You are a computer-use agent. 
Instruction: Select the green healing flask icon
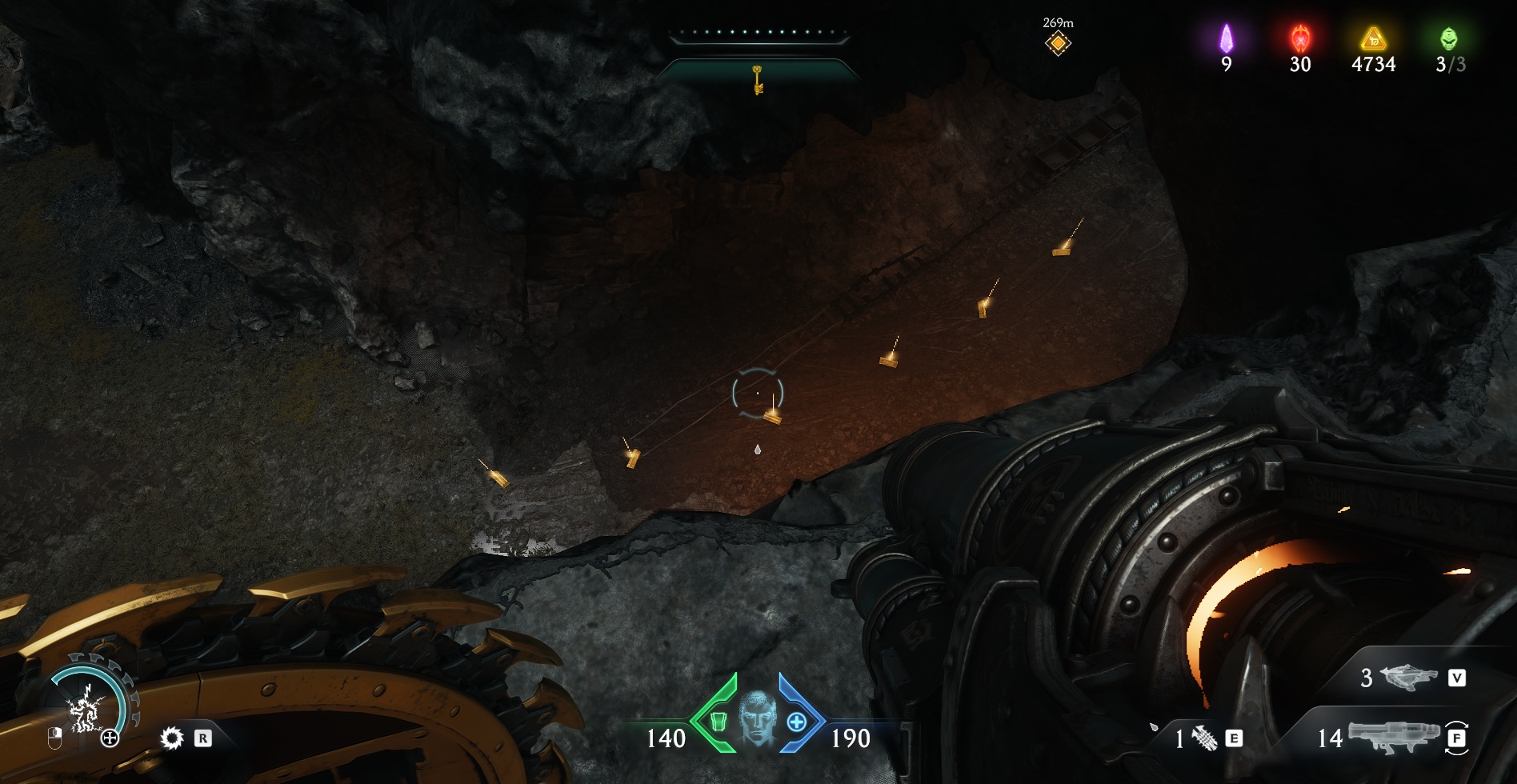point(718,722)
